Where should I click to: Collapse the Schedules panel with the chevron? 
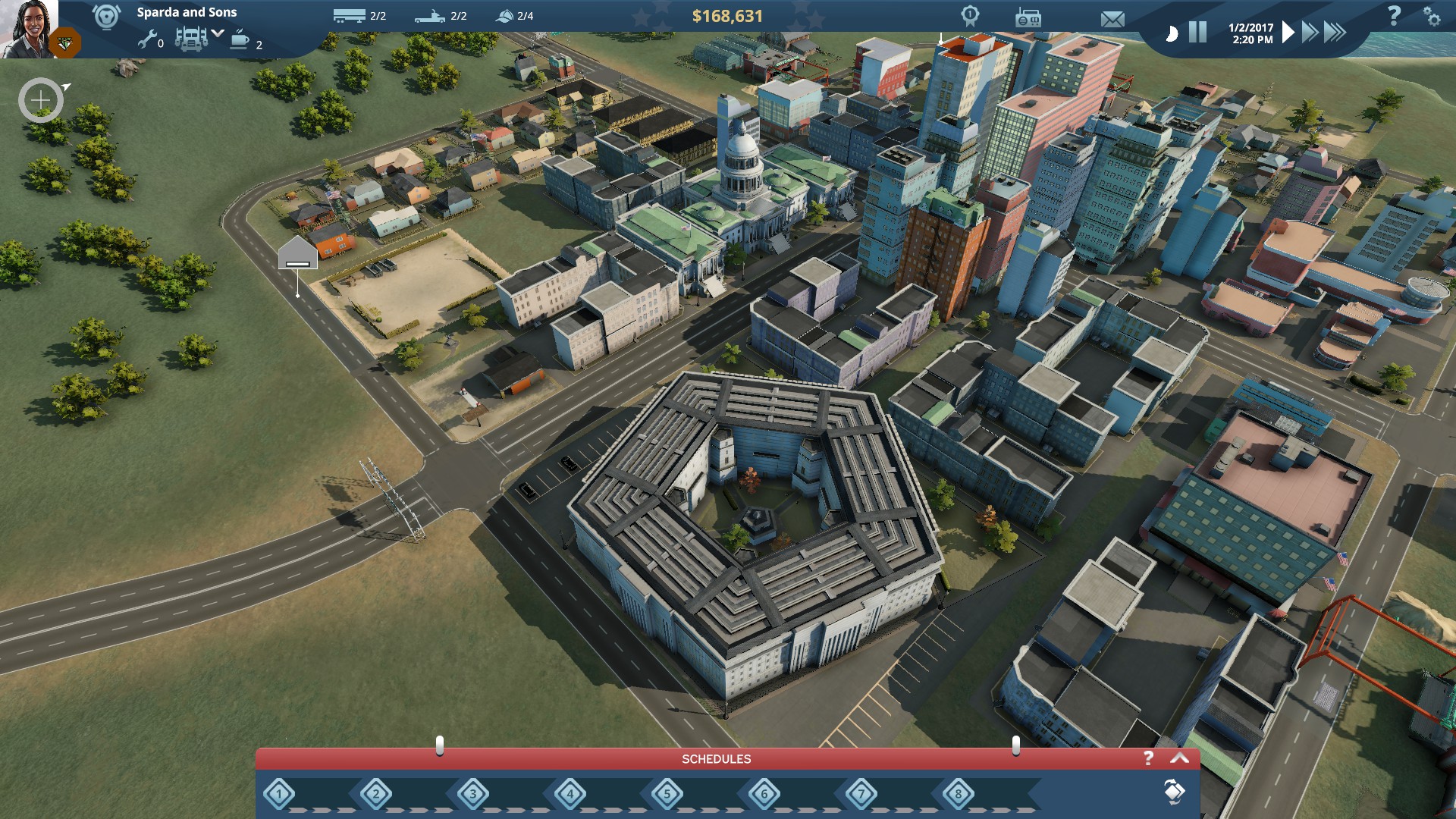click(x=1180, y=758)
